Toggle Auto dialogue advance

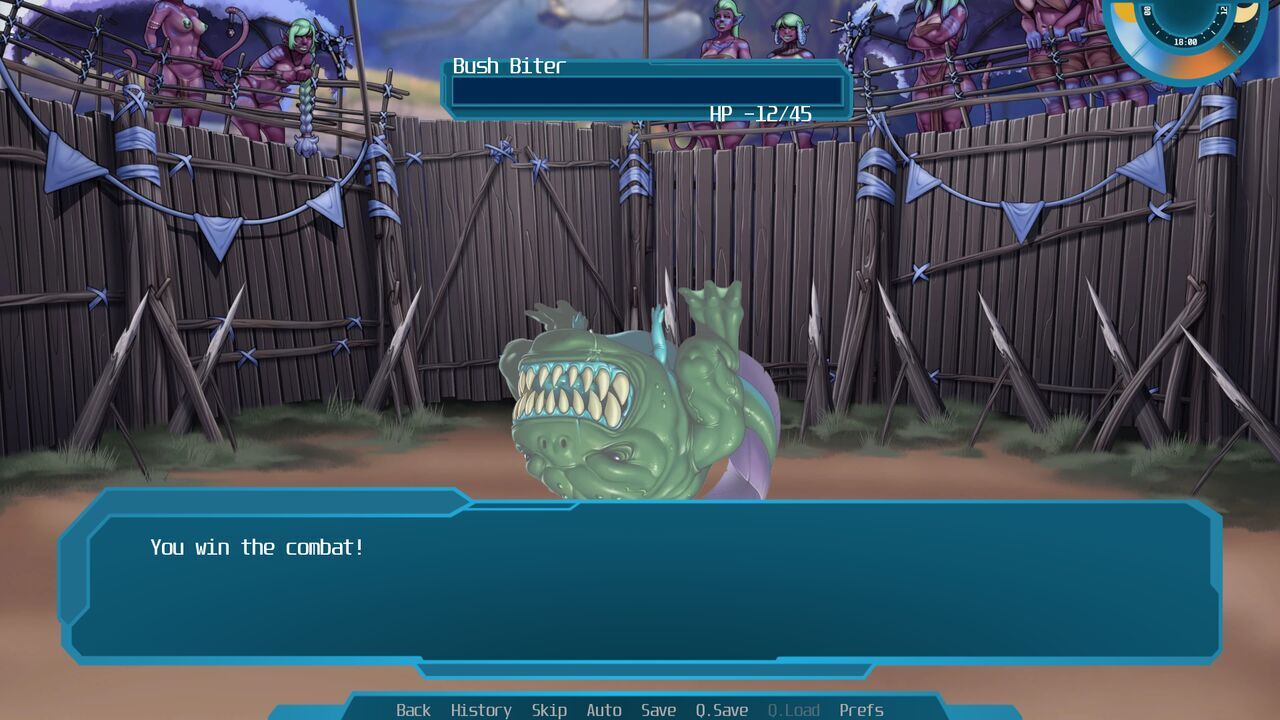click(x=603, y=710)
